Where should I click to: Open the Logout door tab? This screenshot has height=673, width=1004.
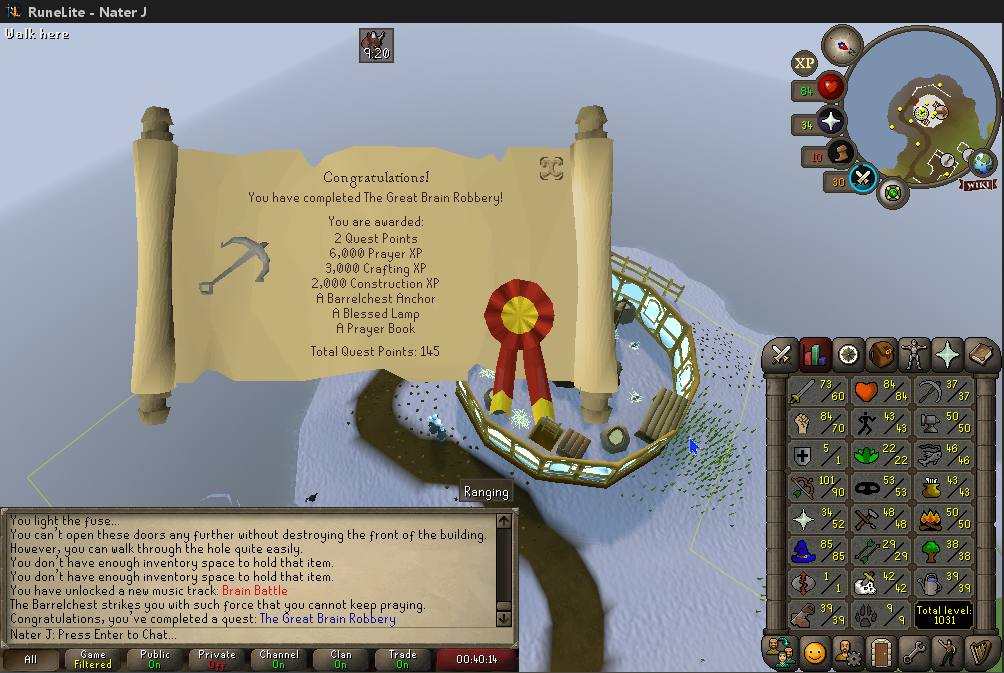click(x=880, y=652)
